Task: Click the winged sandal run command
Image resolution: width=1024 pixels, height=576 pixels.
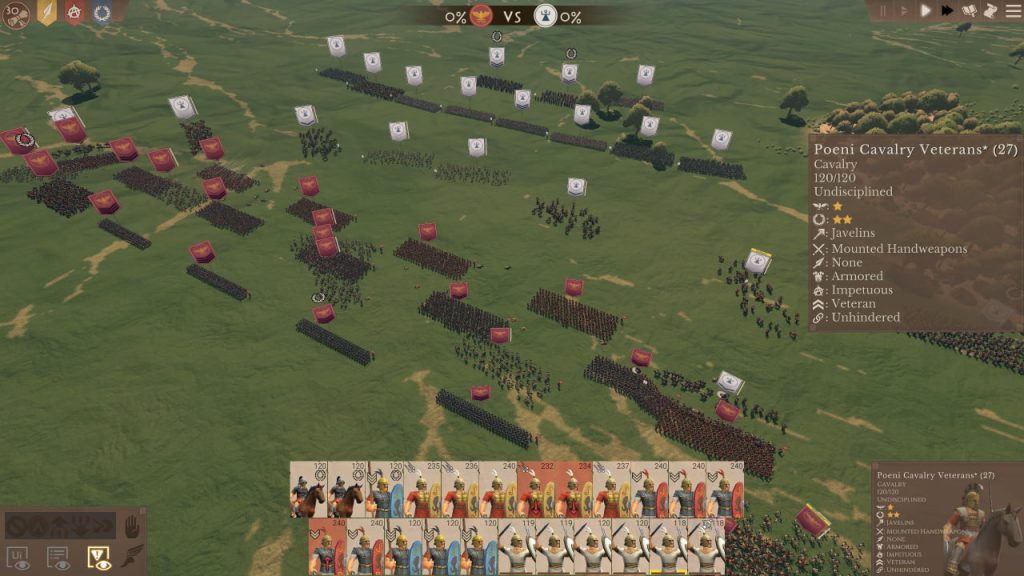Action: tap(131, 557)
